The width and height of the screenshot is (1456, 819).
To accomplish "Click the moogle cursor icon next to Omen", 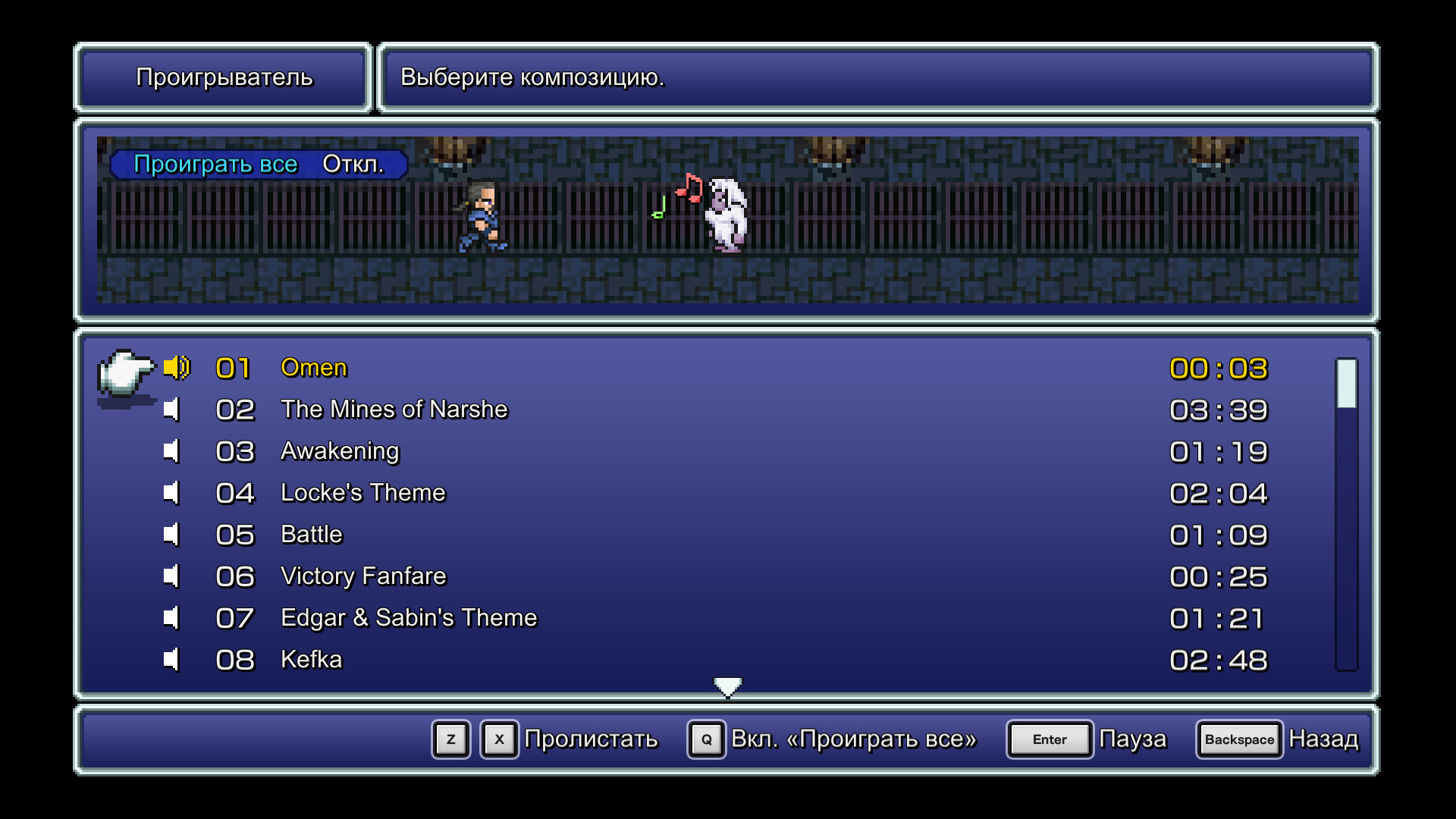I will pos(125,373).
